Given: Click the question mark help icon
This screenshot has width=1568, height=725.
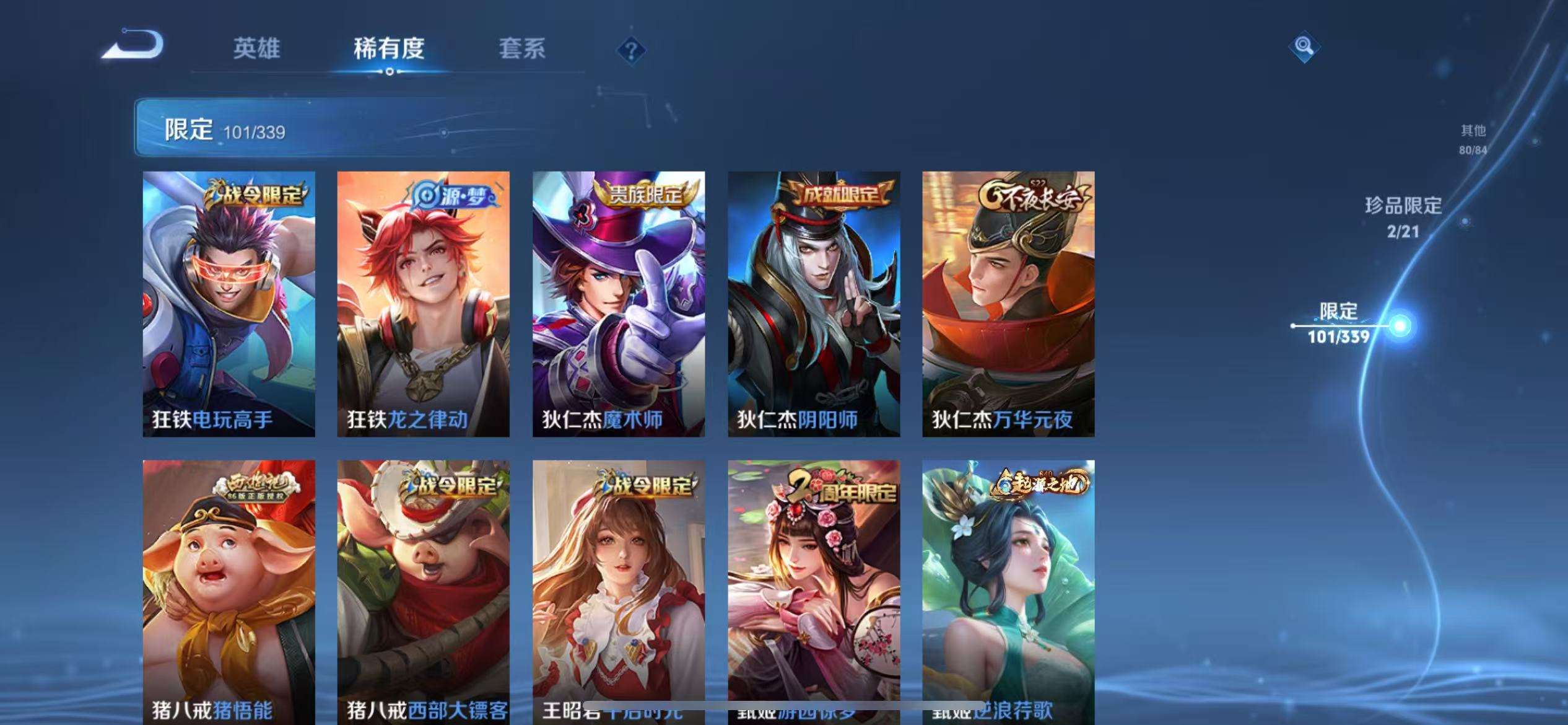Looking at the screenshot, I should 630,50.
